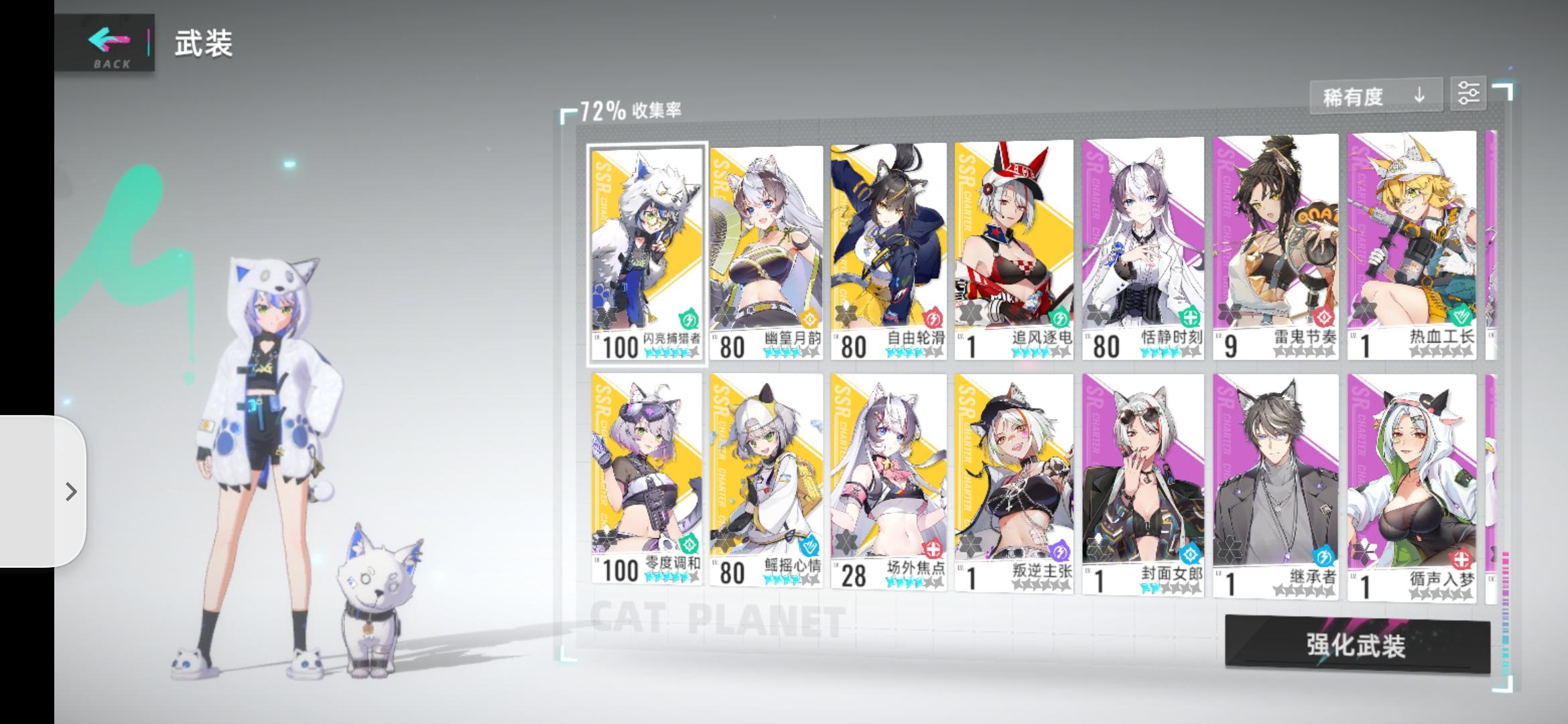Click the 72% 收集率 progress label

630,107
